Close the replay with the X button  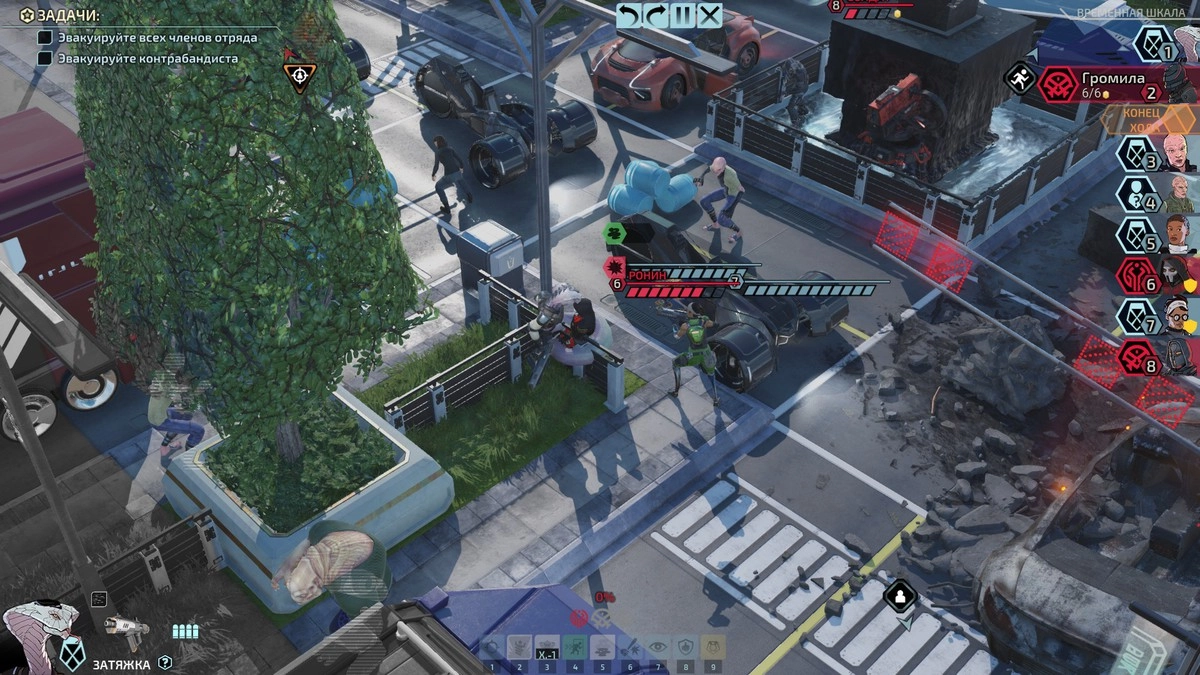tap(710, 15)
